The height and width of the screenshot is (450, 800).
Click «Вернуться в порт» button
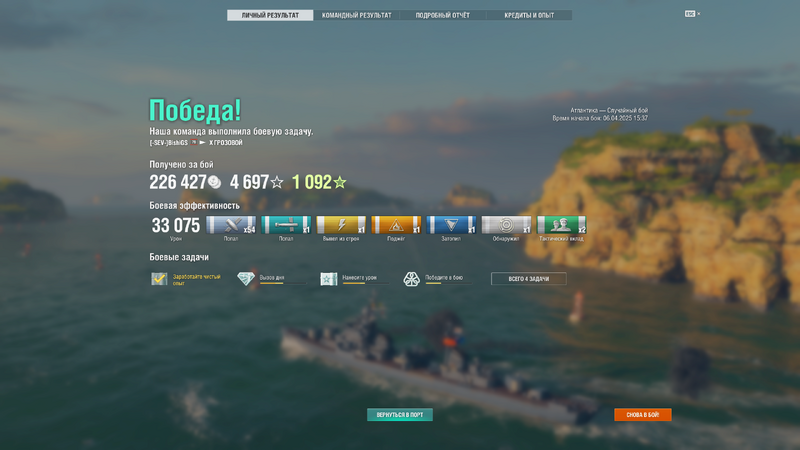click(400, 415)
